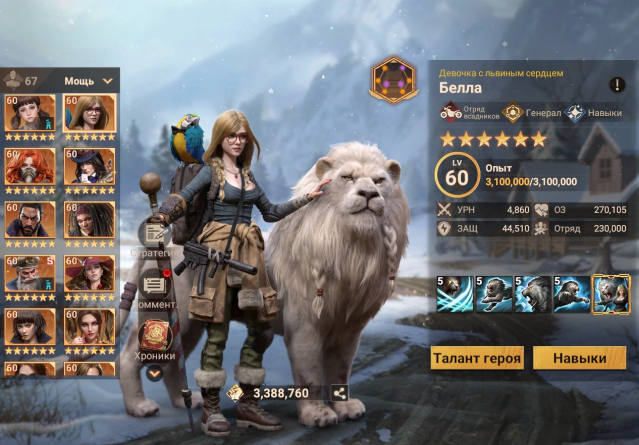Select the red-haired masked hero portrait
The width and height of the screenshot is (639, 445).
30,167
